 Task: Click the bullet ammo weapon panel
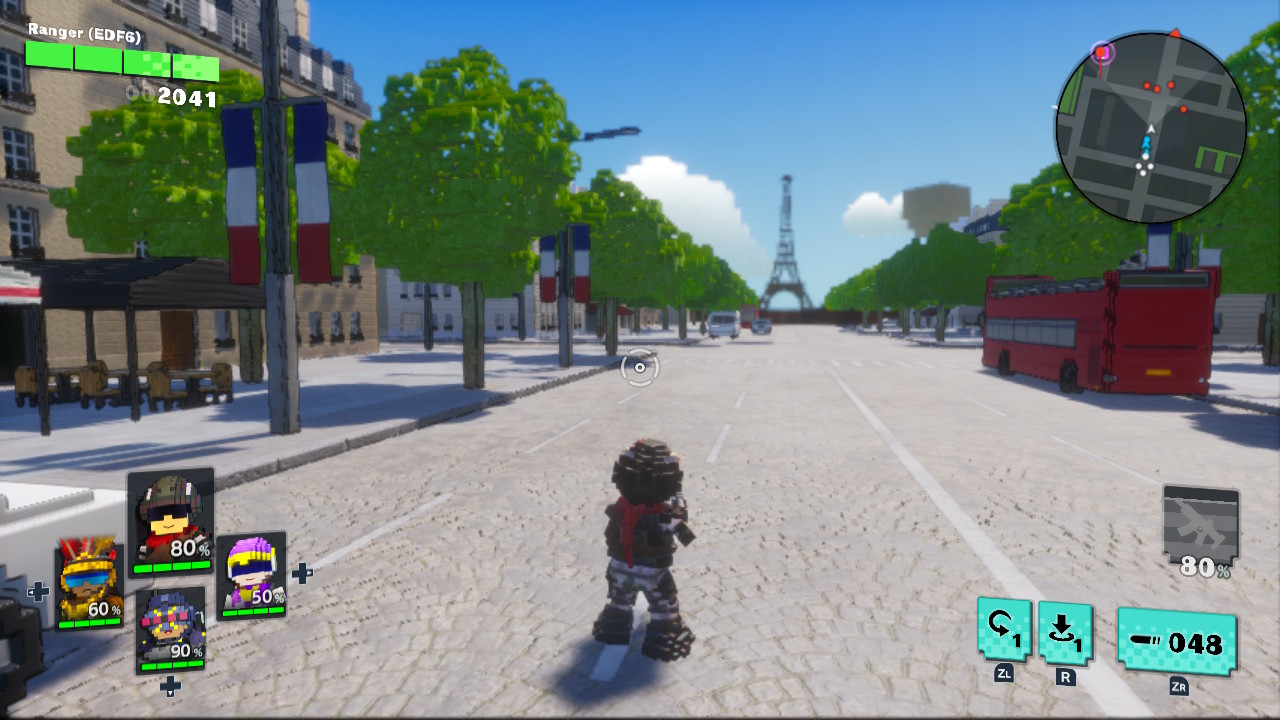(x=1177, y=641)
